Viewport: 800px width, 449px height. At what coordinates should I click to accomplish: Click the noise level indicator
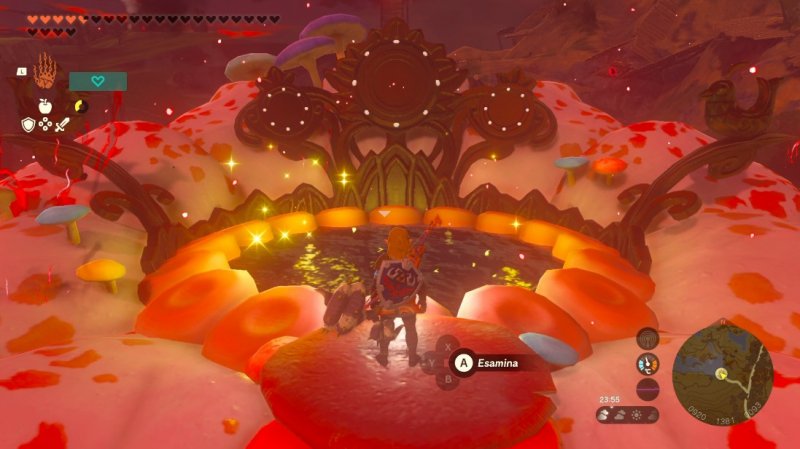647,387
